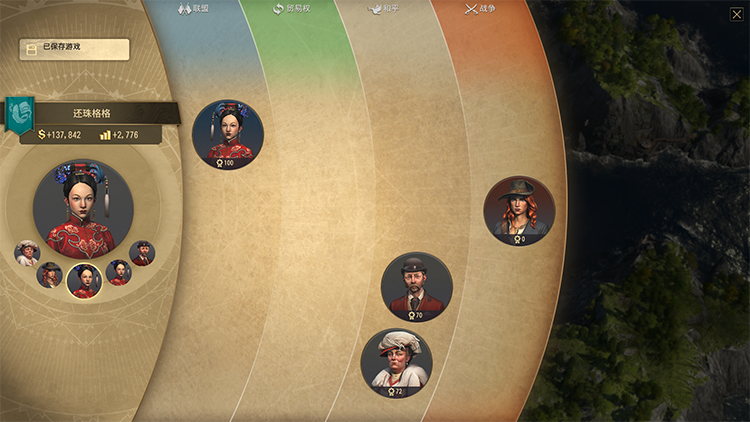Select the gold-ringed small princess thumbnail
Image resolution: width=750 pixels, height=422 pixels.
point(84,281)
